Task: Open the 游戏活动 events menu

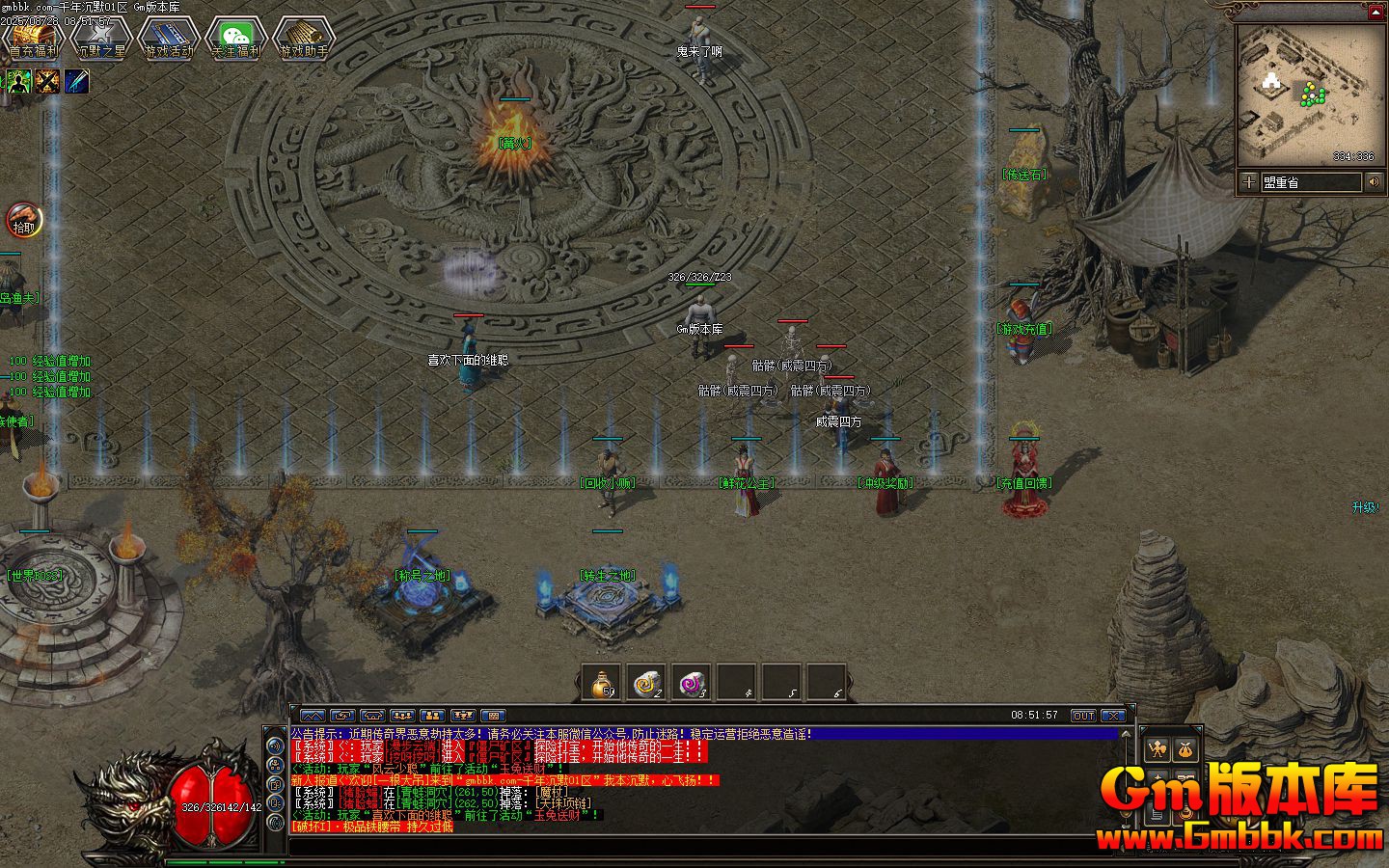Action: click(168, 39)
